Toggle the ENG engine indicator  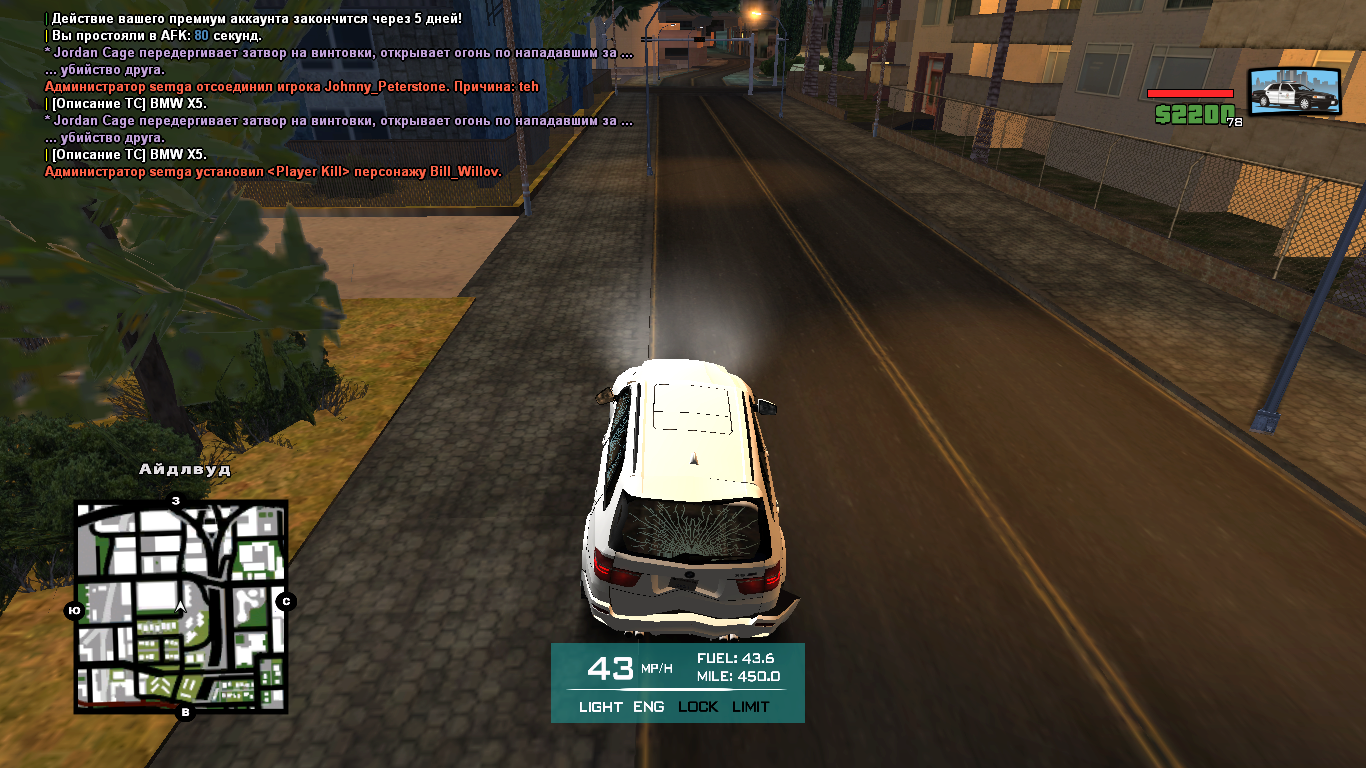click(x=648, y=707)
